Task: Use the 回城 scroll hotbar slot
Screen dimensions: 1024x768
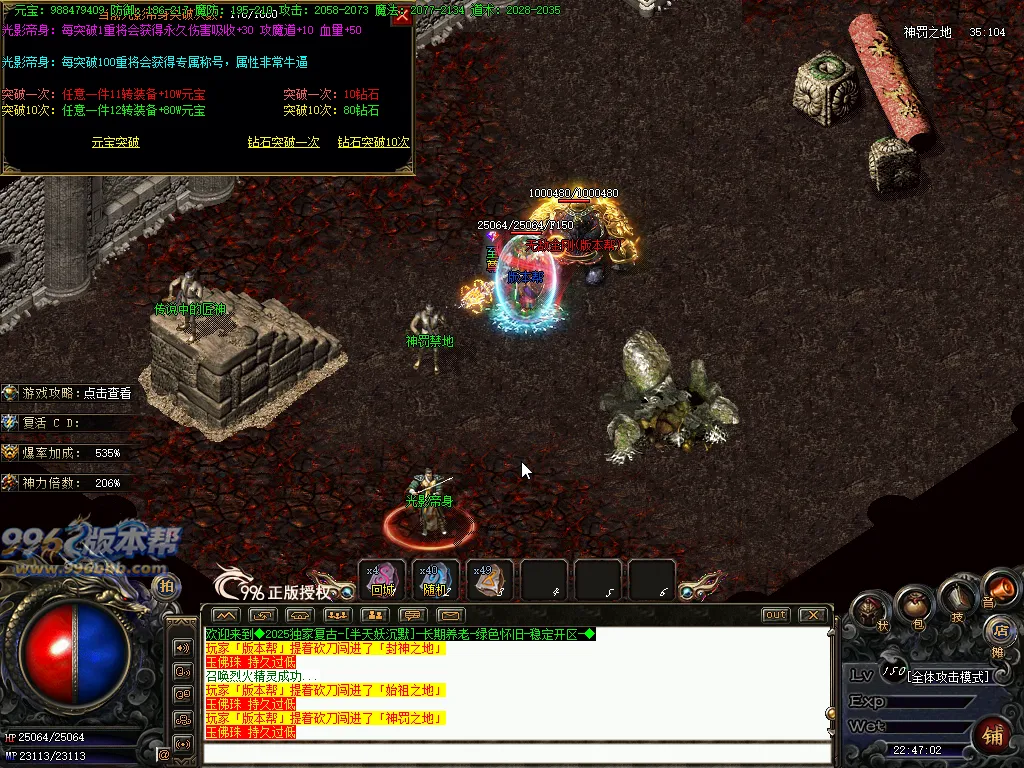Action: click(x=382, y=581)
